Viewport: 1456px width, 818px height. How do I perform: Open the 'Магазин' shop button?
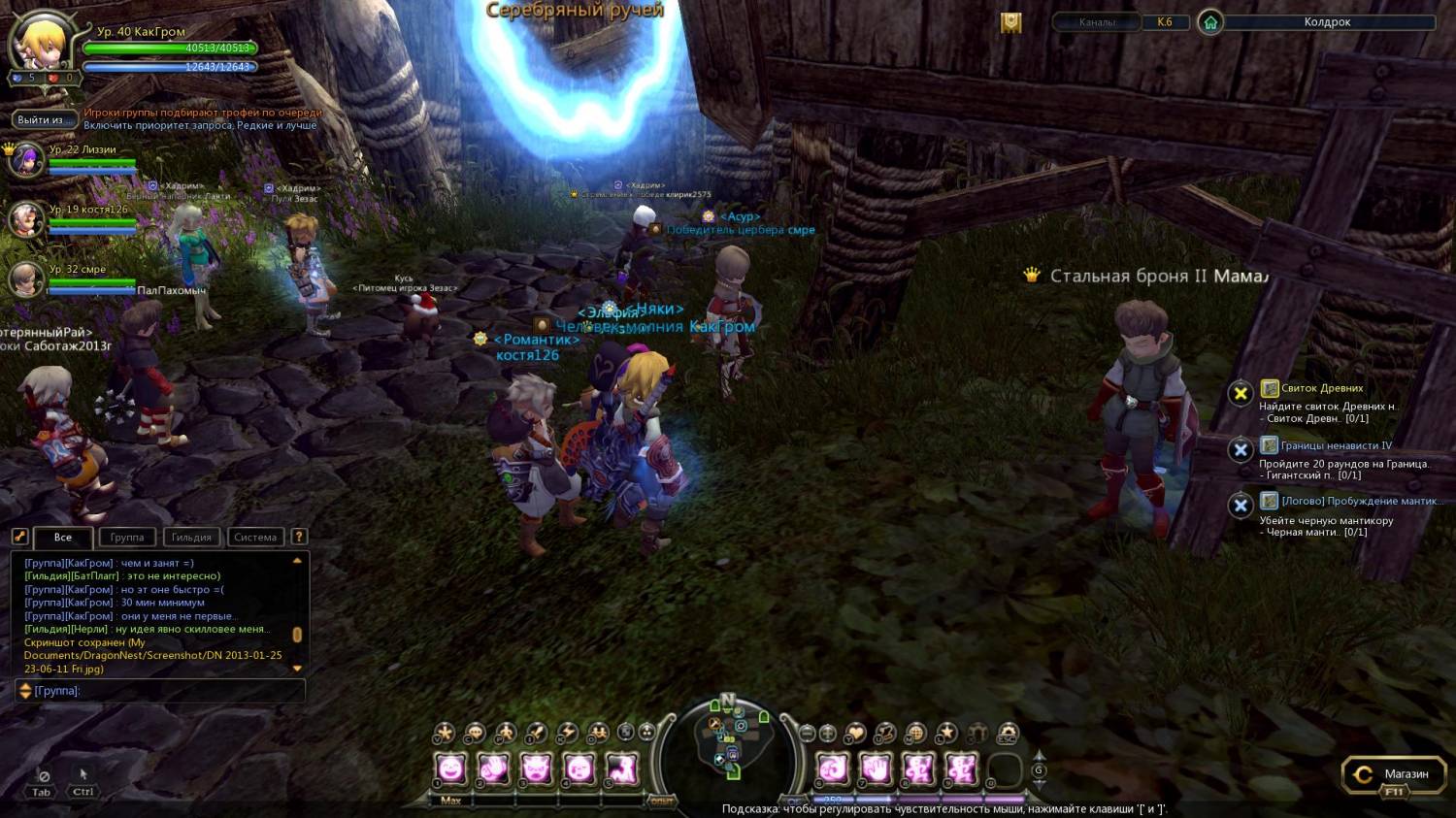[x=1394, y=774]
